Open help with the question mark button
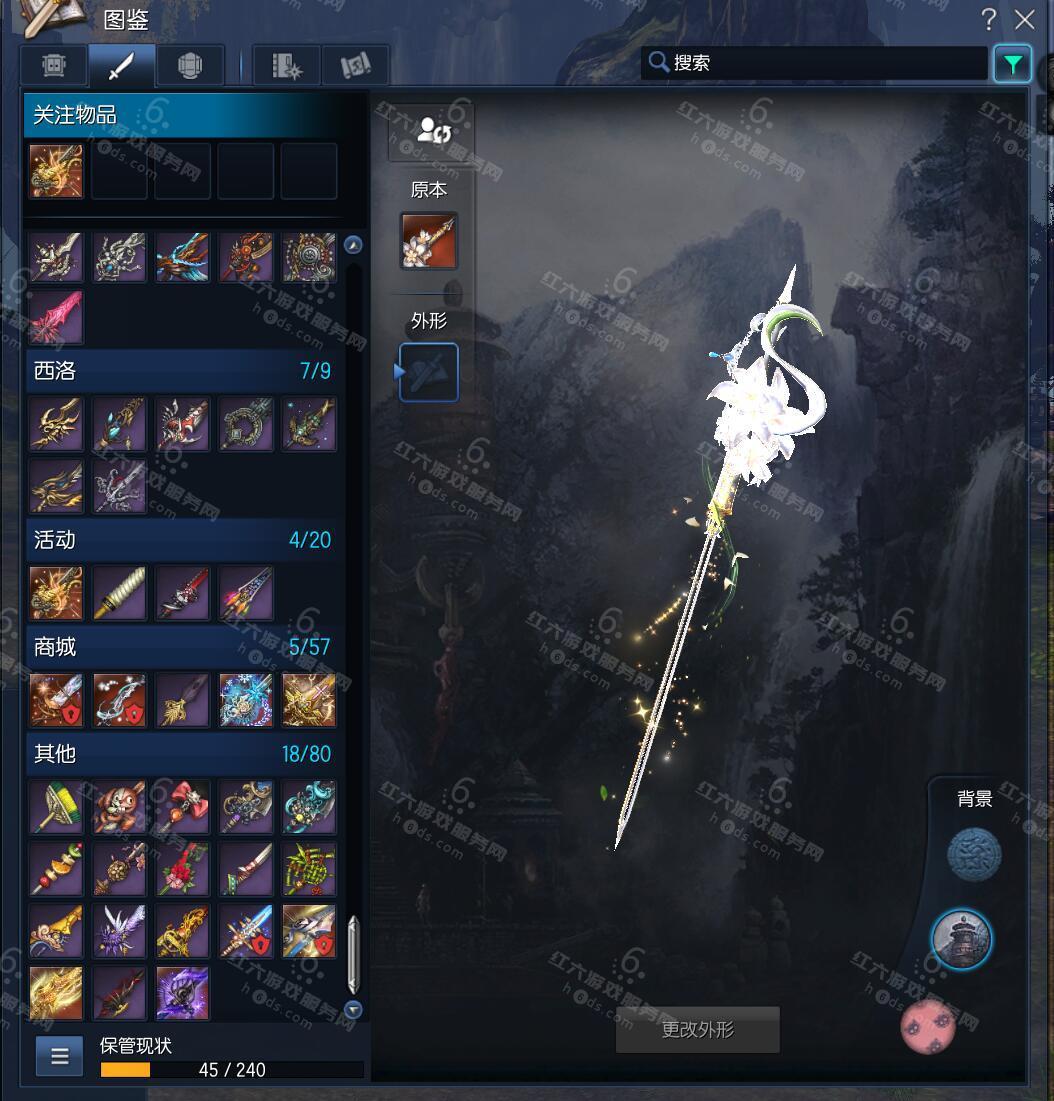Screen dimensions: 1054x1101 tap(988, 19)
